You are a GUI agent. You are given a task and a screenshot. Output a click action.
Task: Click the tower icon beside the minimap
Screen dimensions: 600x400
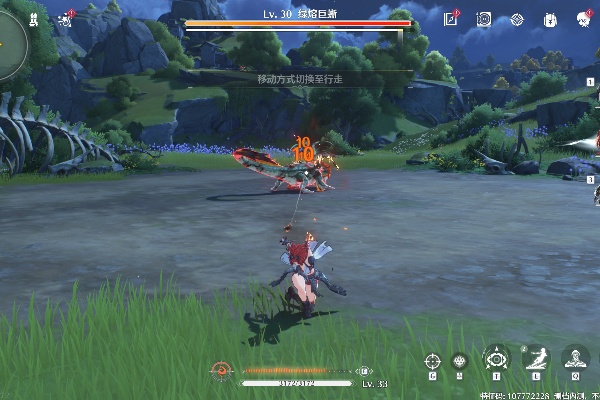coord(37,17)
